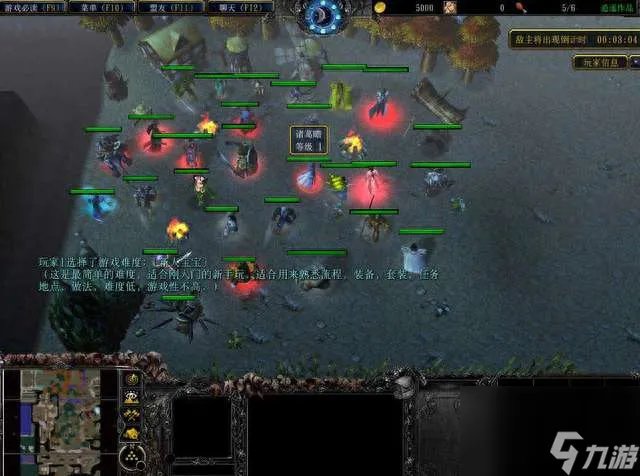Open the 游戏必读 (F9) quest menu
This screenshot has width=640, height=476.
[x=34, y=8]
